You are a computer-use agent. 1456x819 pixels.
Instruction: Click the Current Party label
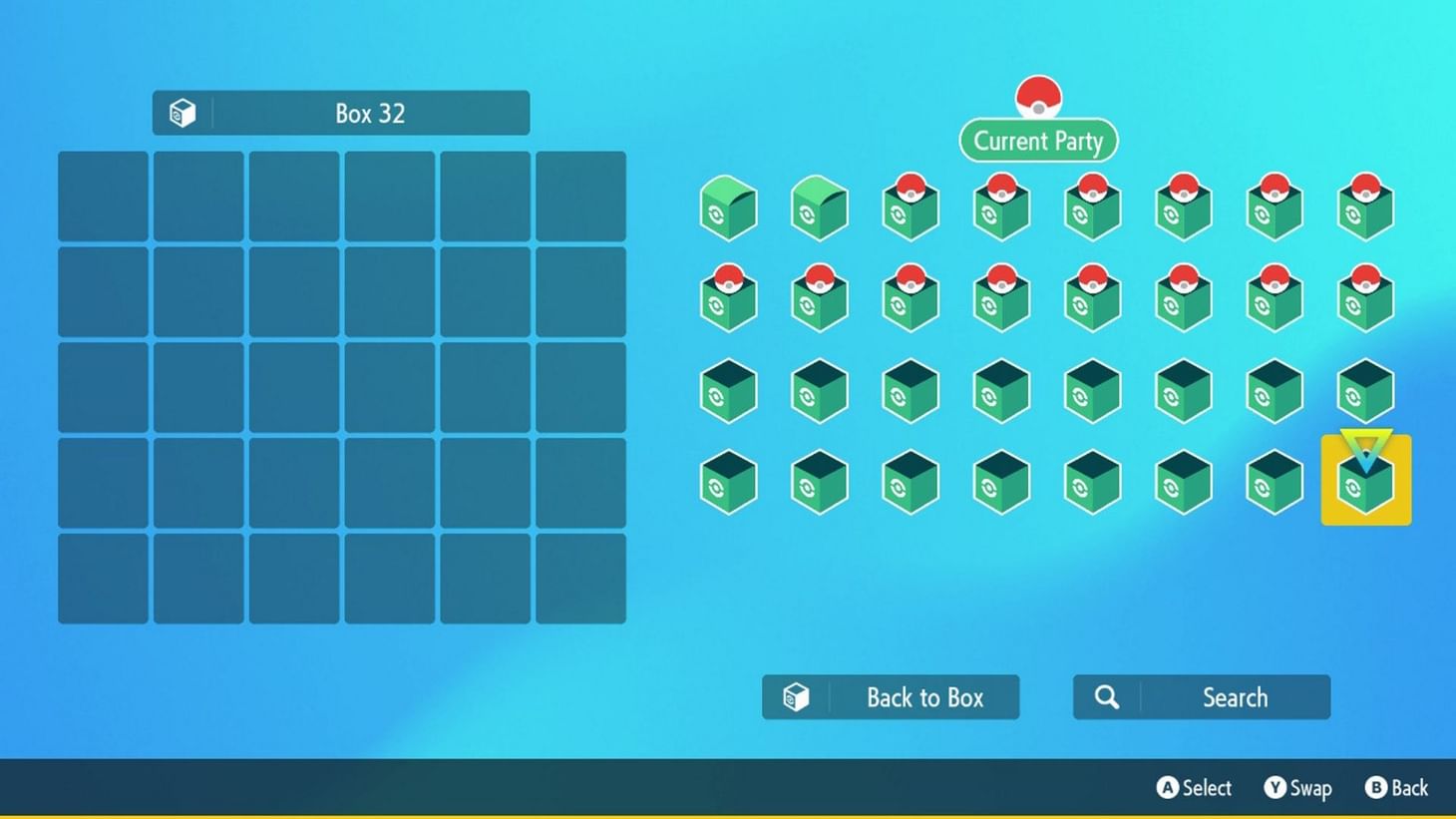coord(1038,141)
